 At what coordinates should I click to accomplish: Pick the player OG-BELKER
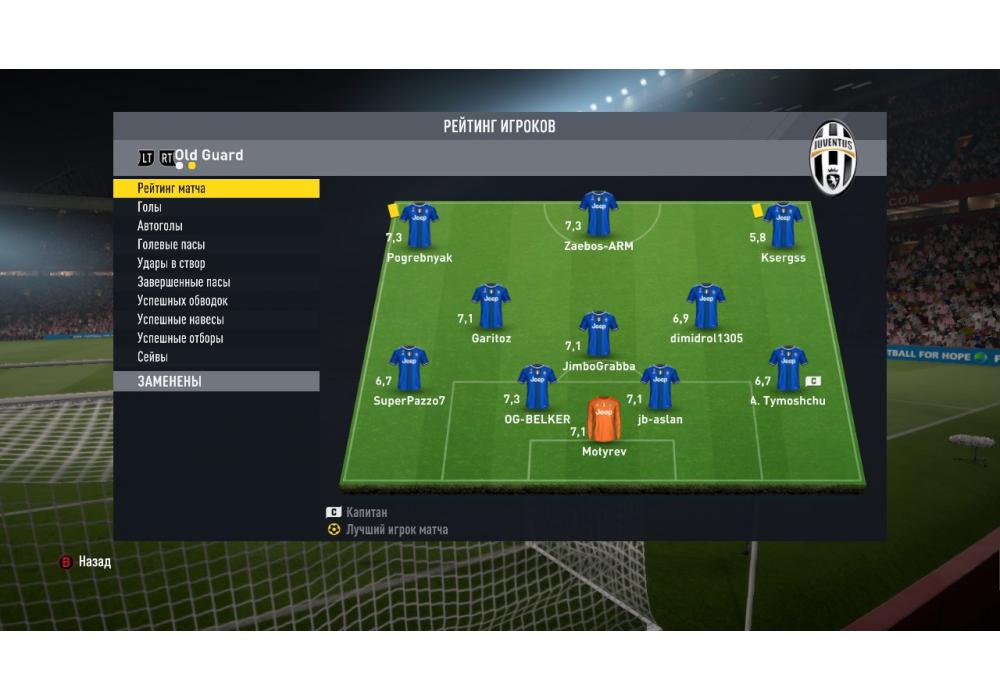pos(537,388)
